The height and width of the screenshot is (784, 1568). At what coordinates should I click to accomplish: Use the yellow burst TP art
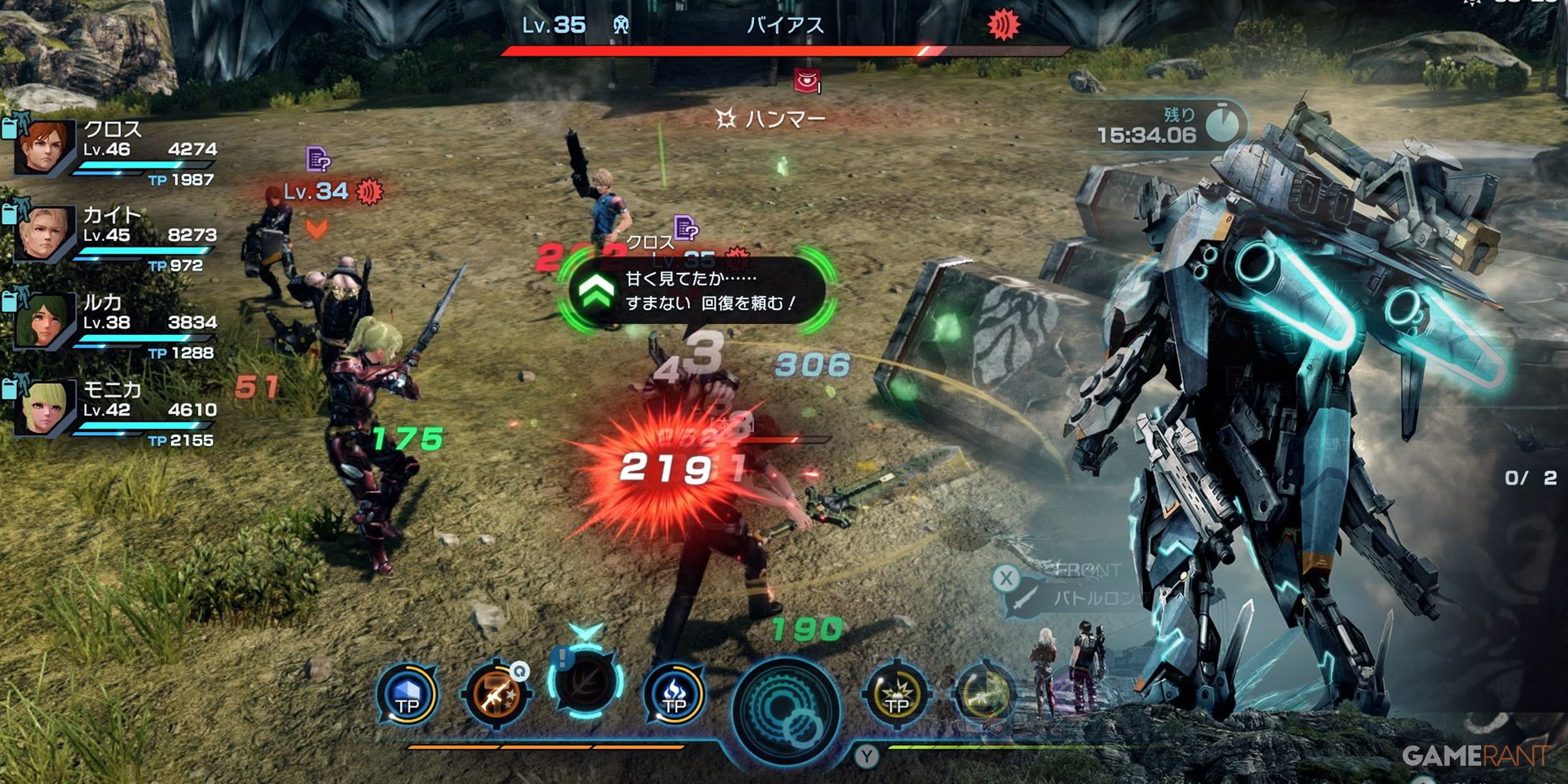point(896,695)
